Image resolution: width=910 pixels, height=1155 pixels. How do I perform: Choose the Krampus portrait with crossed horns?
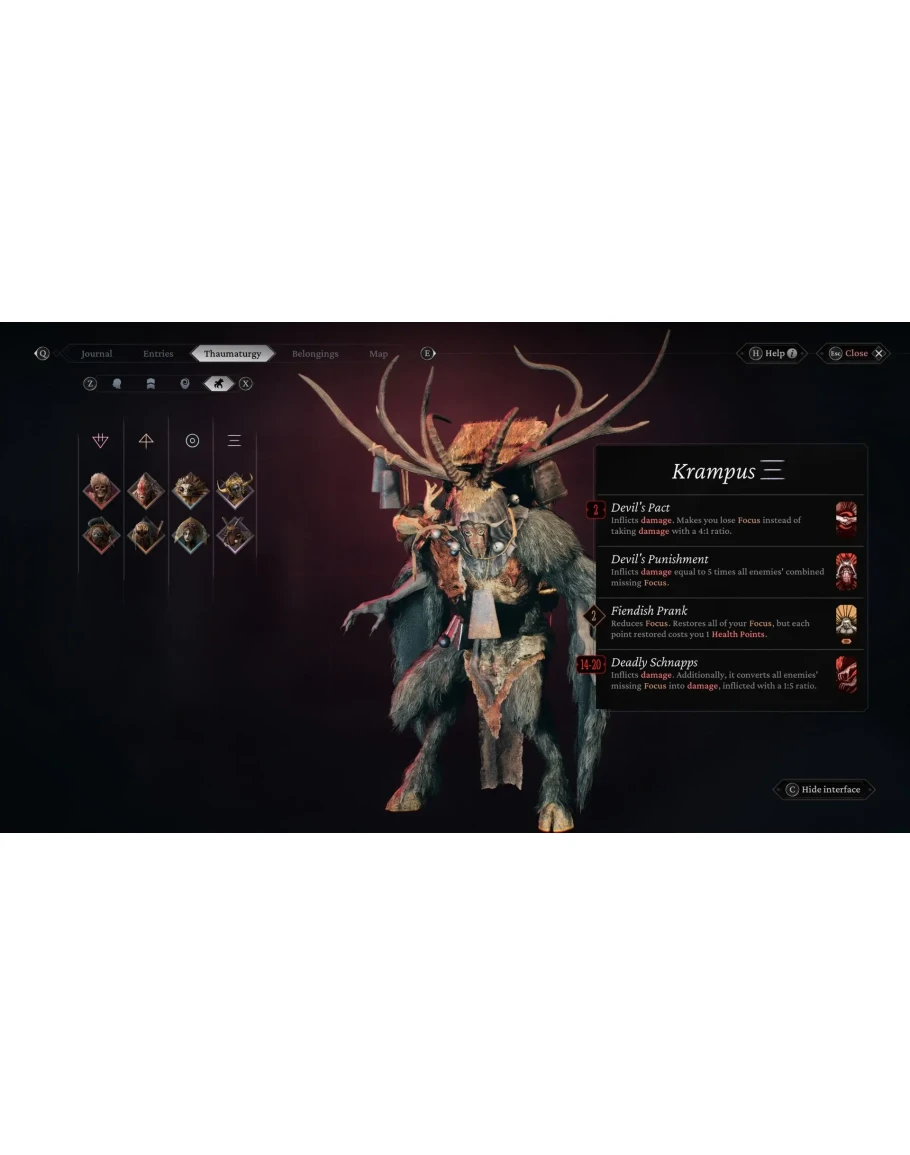tap(235, 534)
